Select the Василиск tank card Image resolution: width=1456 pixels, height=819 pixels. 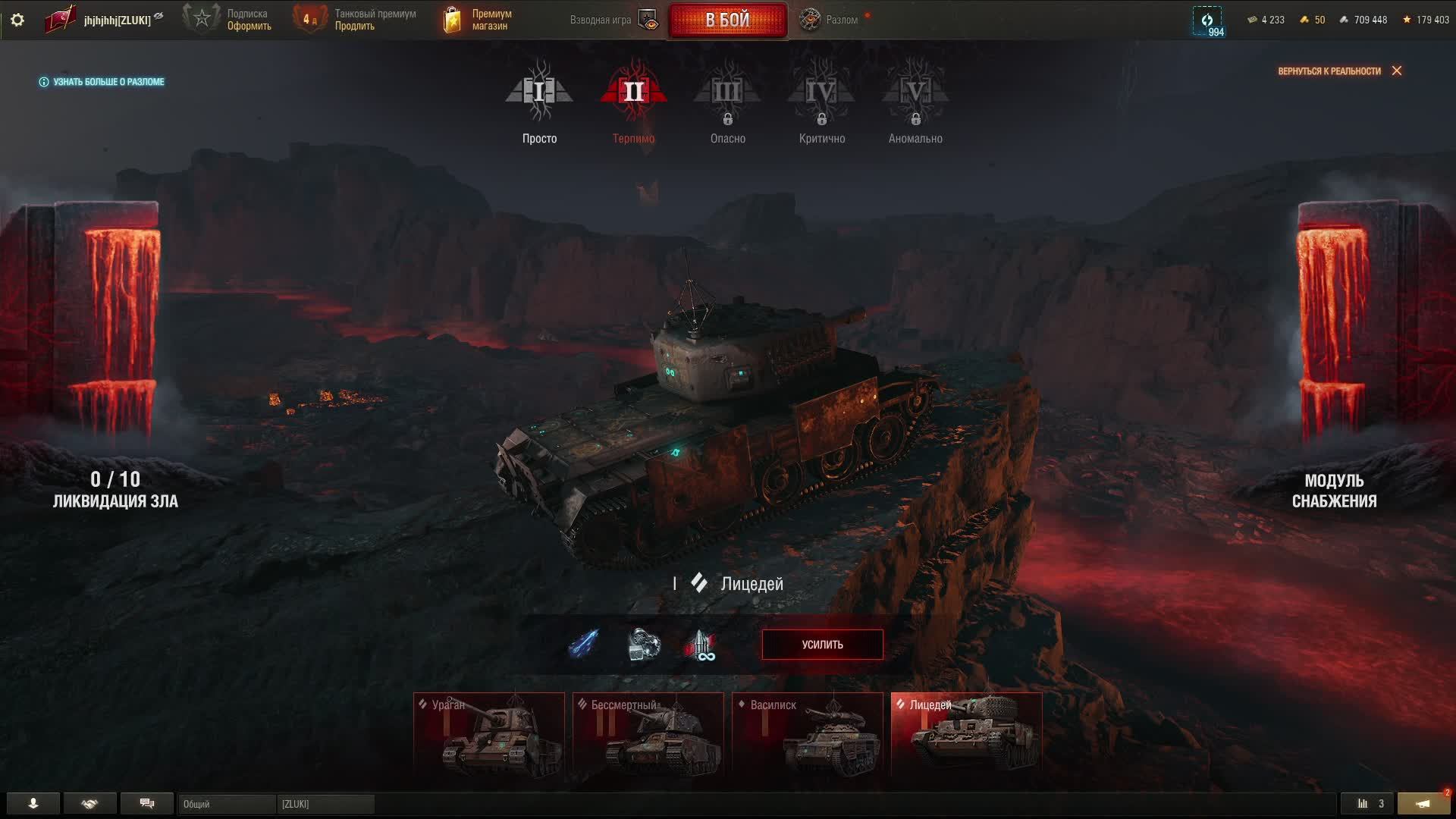[x=808, y=736]
